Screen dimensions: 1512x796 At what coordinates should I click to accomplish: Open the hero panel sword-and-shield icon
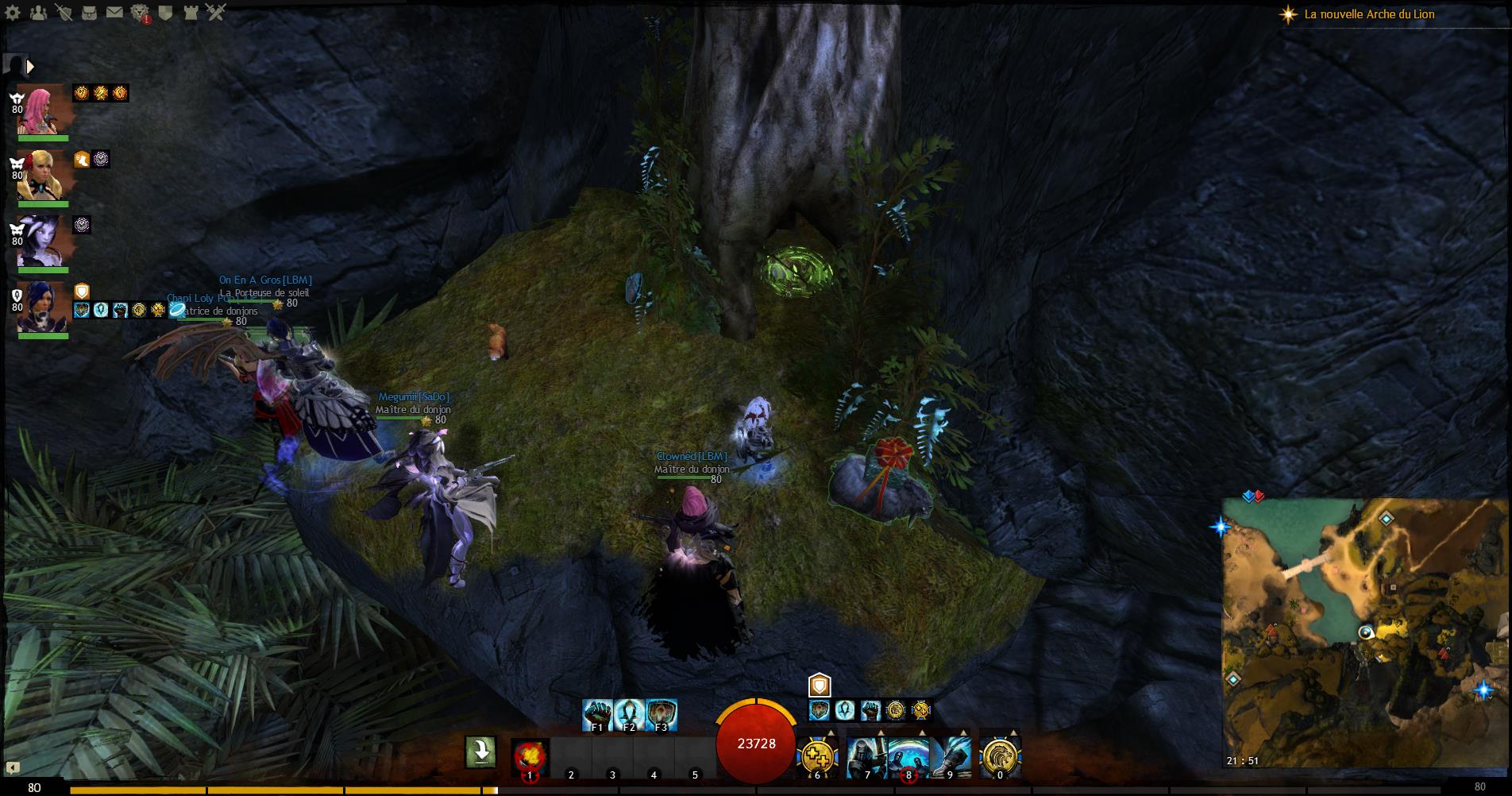pyautogui.click(x=64, y=12)
